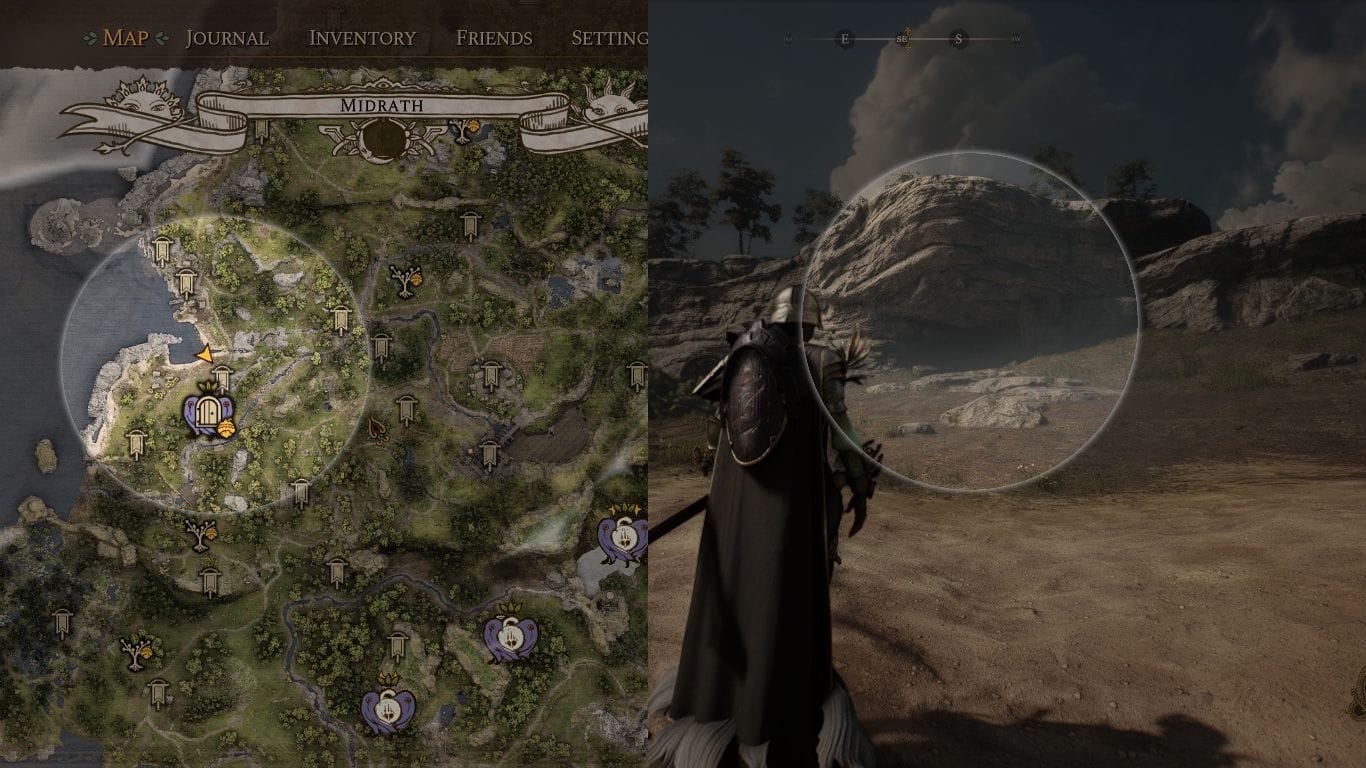The image size is (1366, 768).
Task: Click the Midrath region name banner
Action: tap(382, 104)
